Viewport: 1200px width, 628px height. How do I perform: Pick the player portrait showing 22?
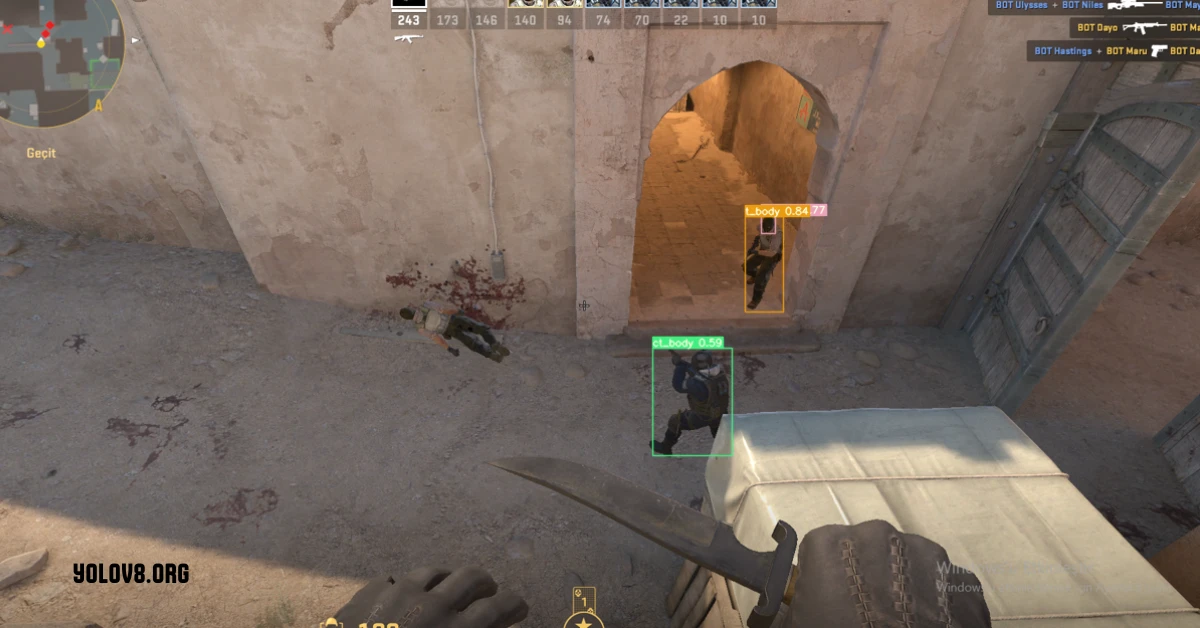pyautogui.click(x=681, y=14)
